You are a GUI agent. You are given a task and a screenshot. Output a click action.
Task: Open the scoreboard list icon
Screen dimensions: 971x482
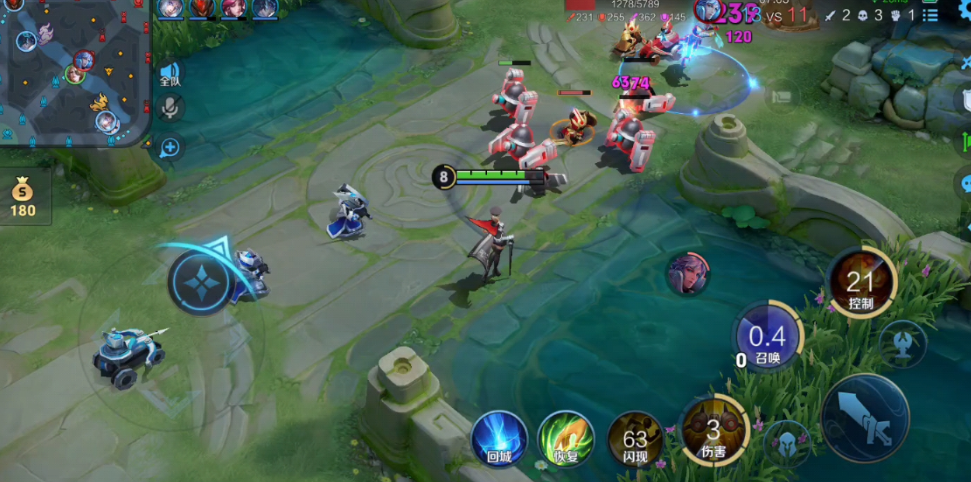tap(930, 15)
